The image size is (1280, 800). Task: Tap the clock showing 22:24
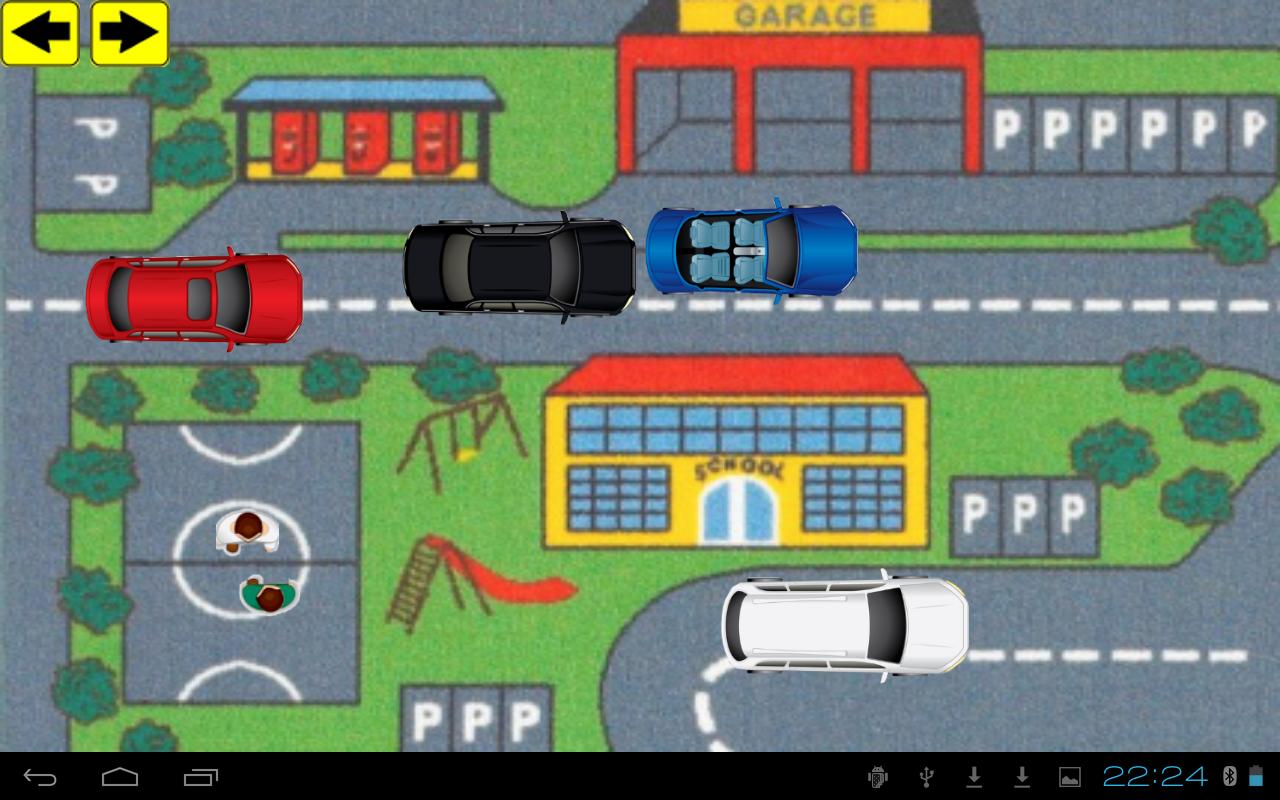(1155, 777)
